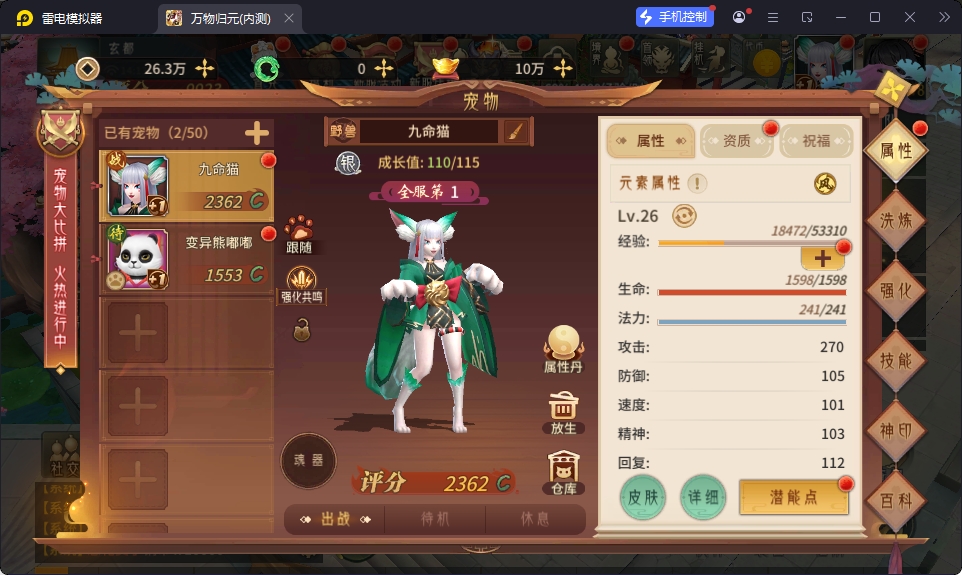This screenshot has height=575, width=962.
Task: Release pet with the 放生 button
Action: point(563,411)
